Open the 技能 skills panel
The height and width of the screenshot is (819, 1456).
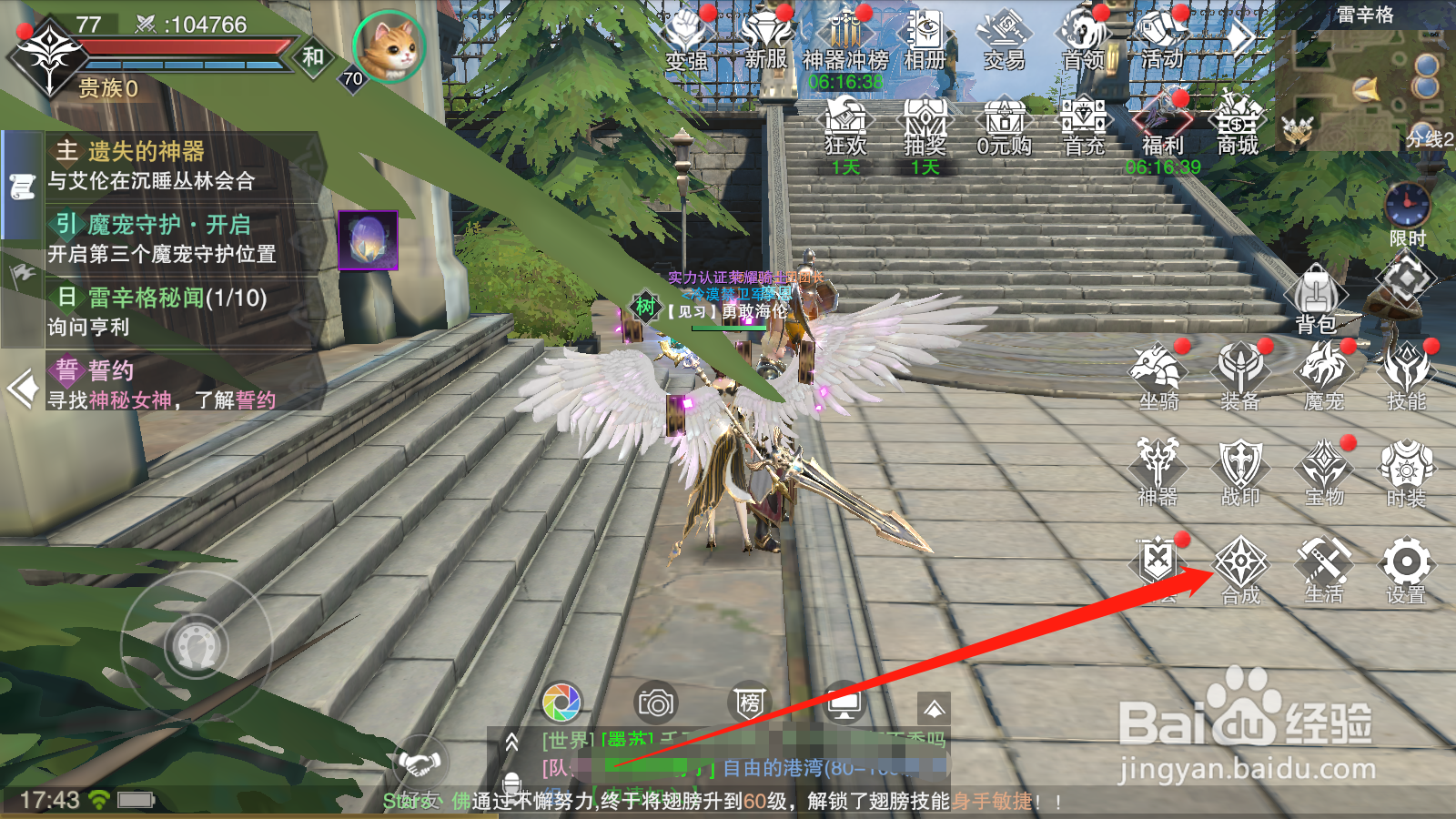point(1407,373)
